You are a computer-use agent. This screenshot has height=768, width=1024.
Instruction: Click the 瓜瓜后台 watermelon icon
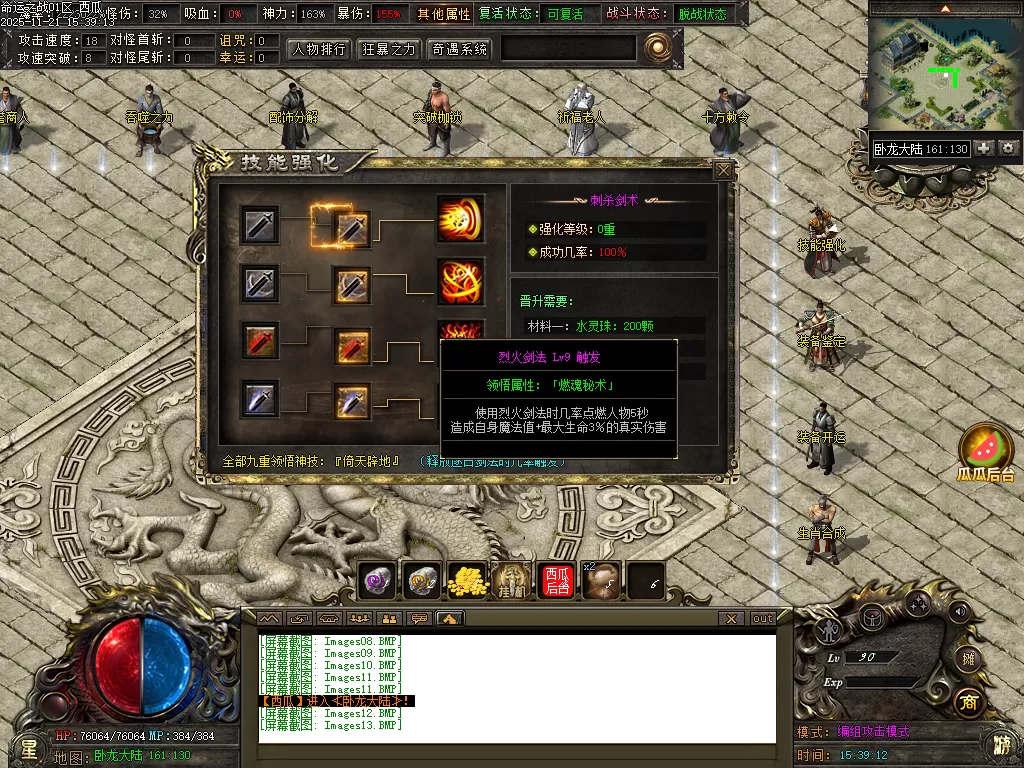986,448
